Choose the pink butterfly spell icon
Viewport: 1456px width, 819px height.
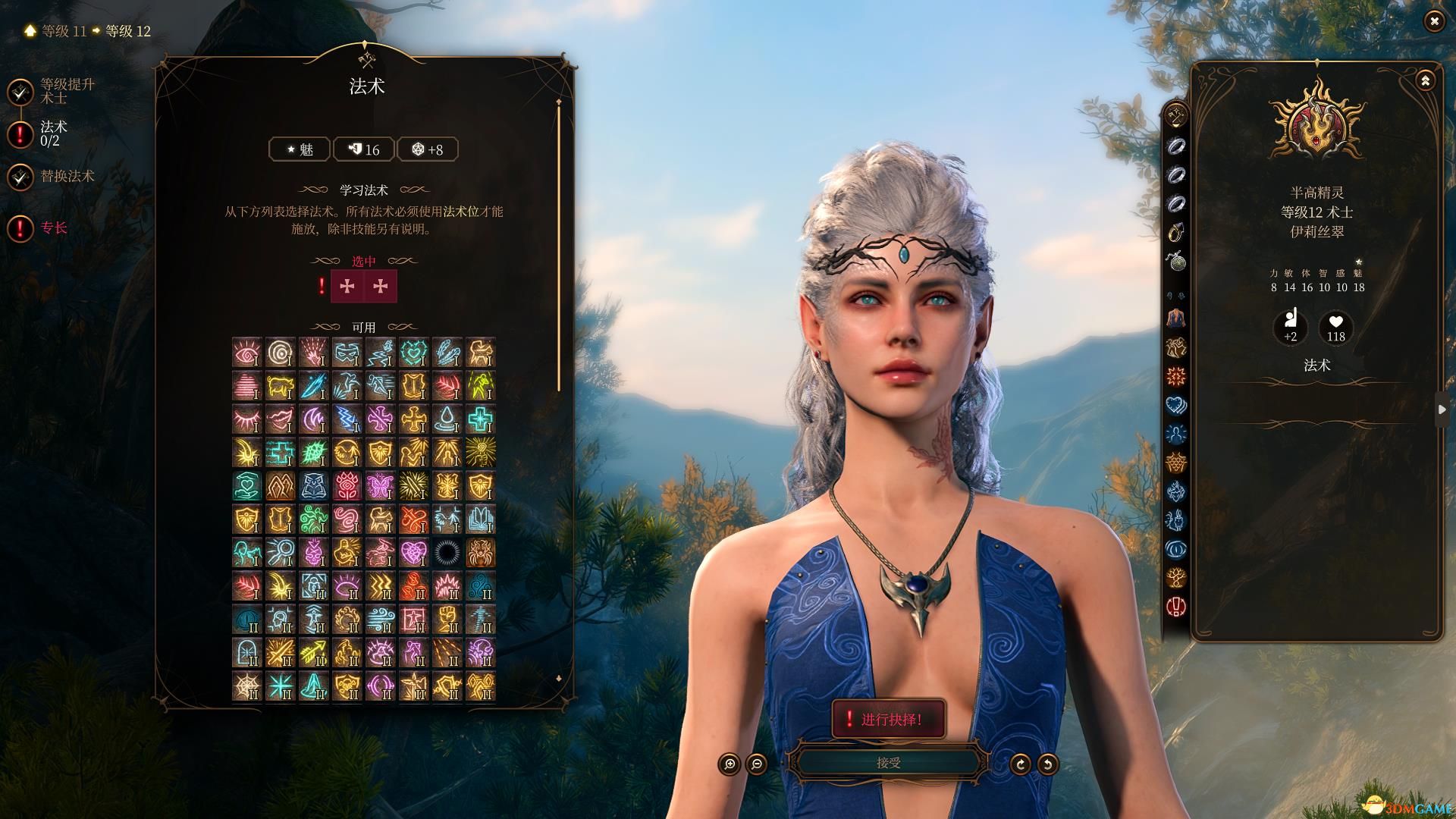[x=380, y=486]
